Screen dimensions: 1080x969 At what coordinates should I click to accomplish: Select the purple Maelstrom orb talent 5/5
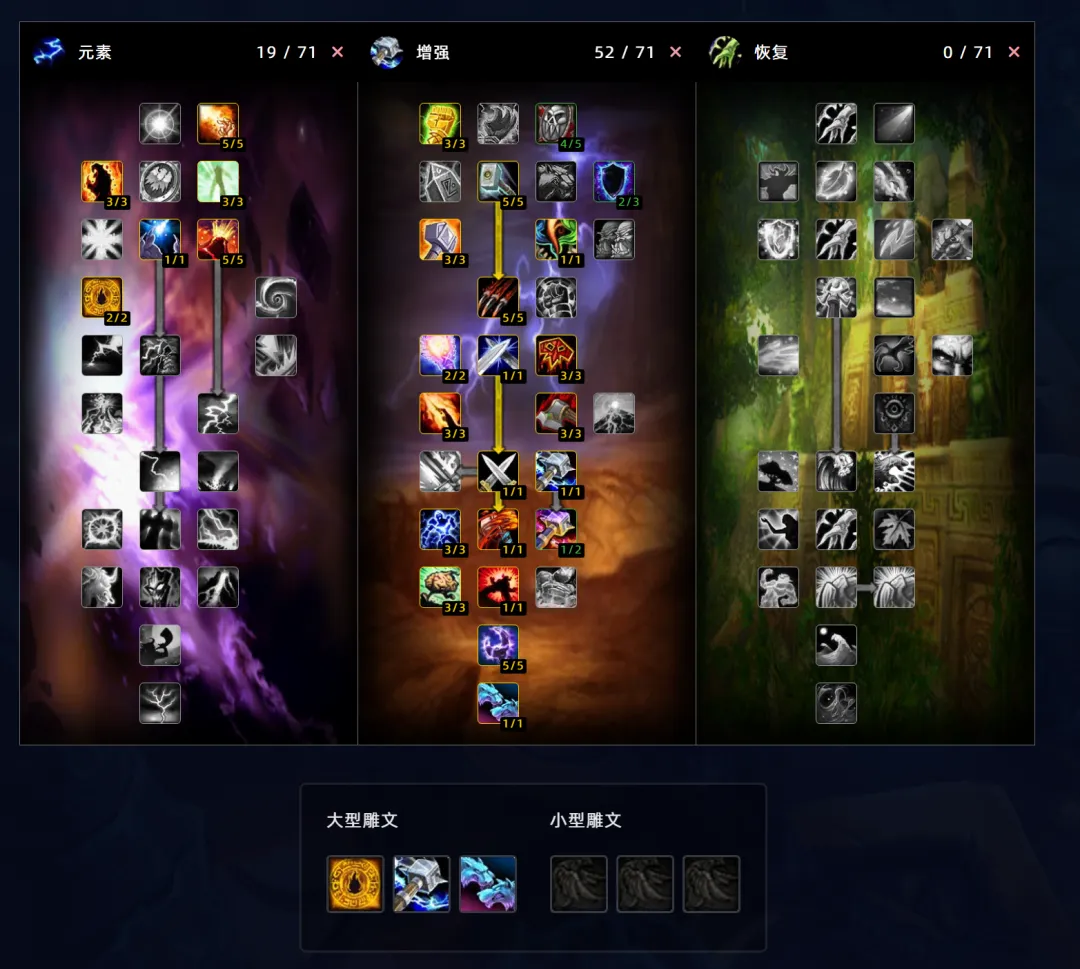[498, 645]
